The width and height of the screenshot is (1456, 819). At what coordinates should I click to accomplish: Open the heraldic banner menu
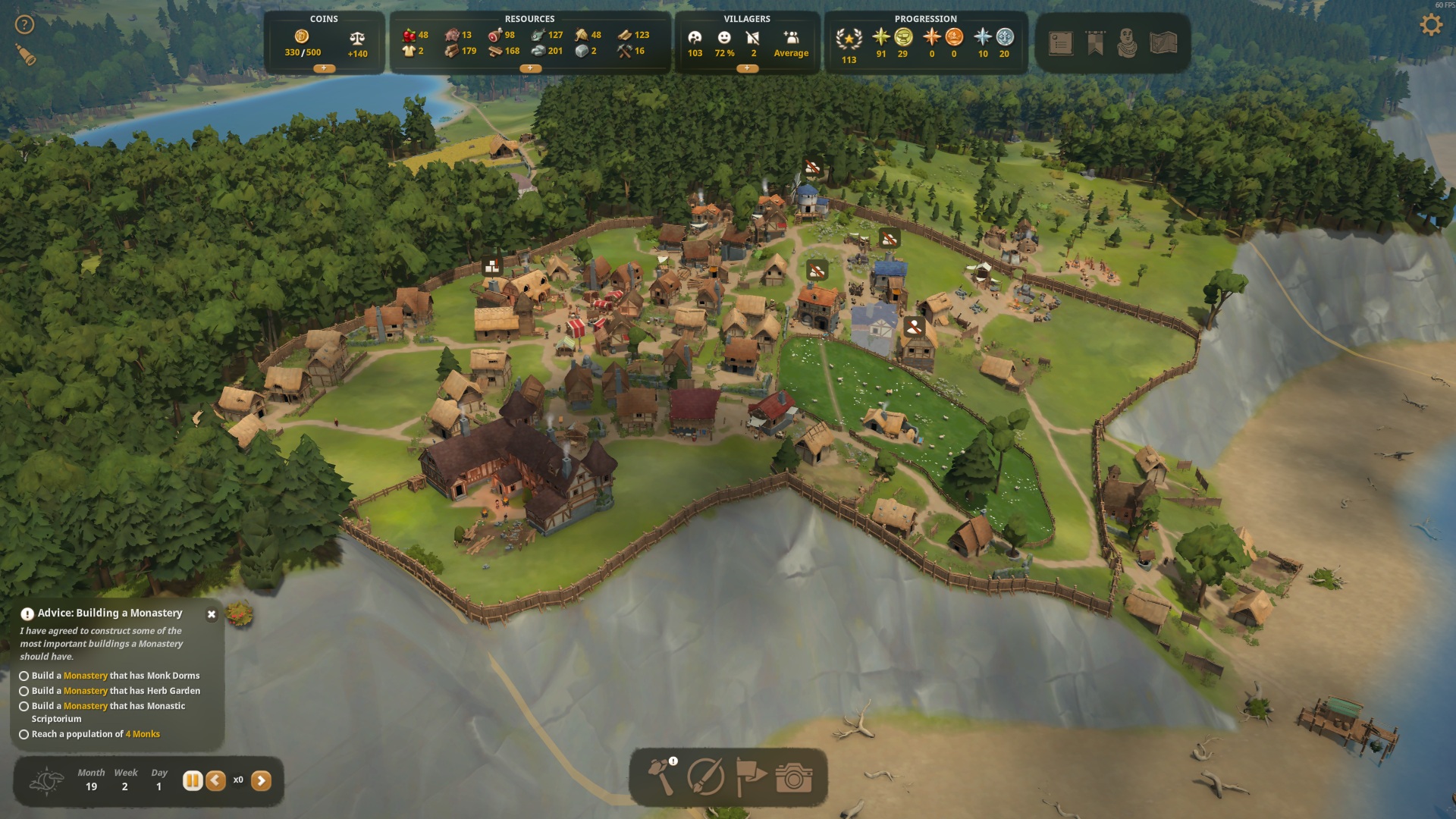point(1095,43)
